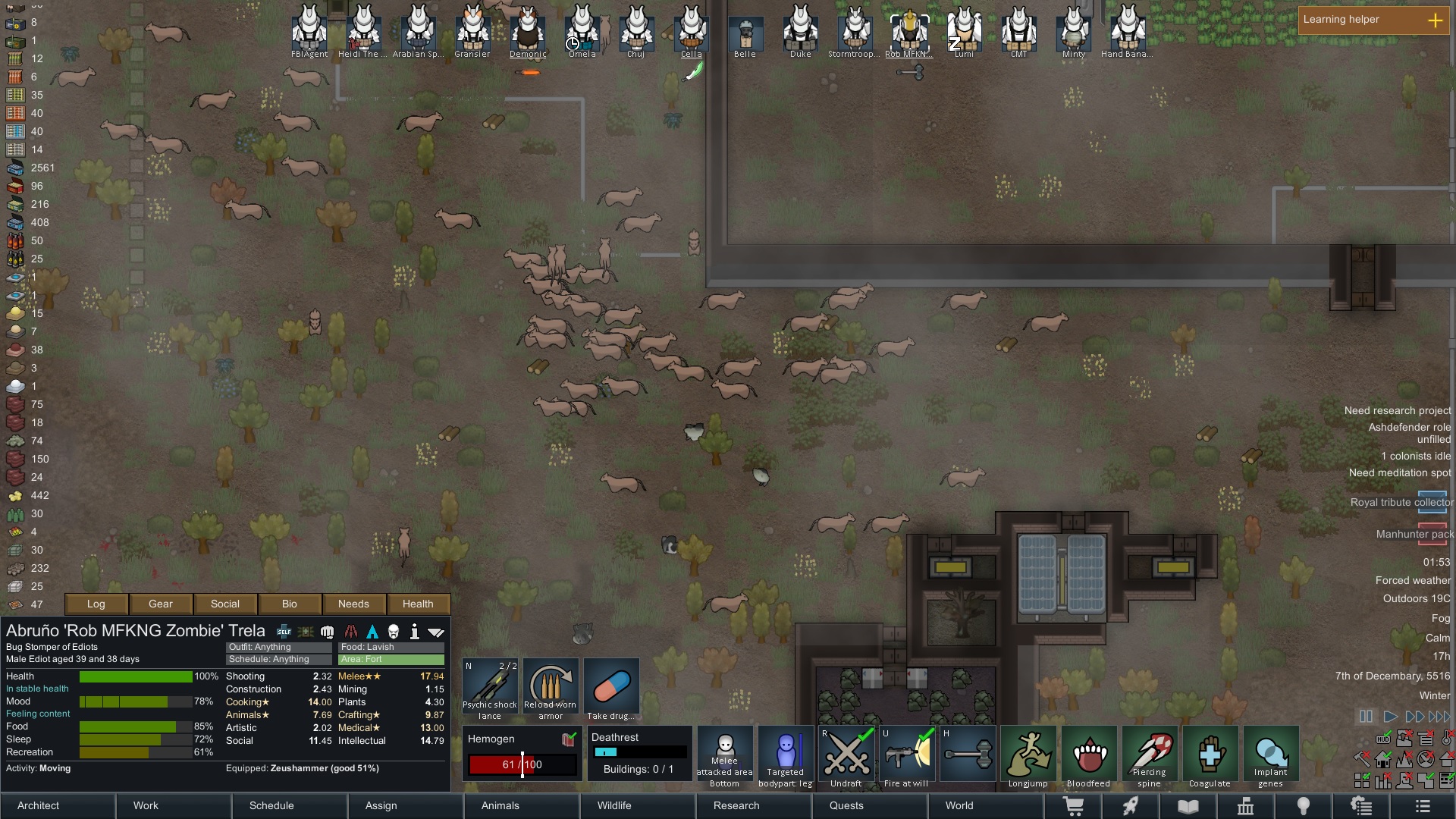The width and height of the screenshot is (1456, 819).
Task: Switch to the Gear tab
Action: click(161, 604)
